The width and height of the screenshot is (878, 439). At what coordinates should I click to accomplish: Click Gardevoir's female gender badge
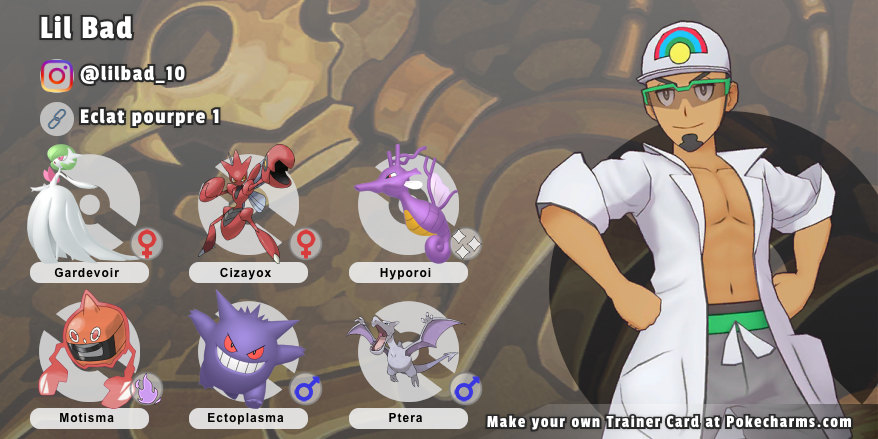click(147, 243)
